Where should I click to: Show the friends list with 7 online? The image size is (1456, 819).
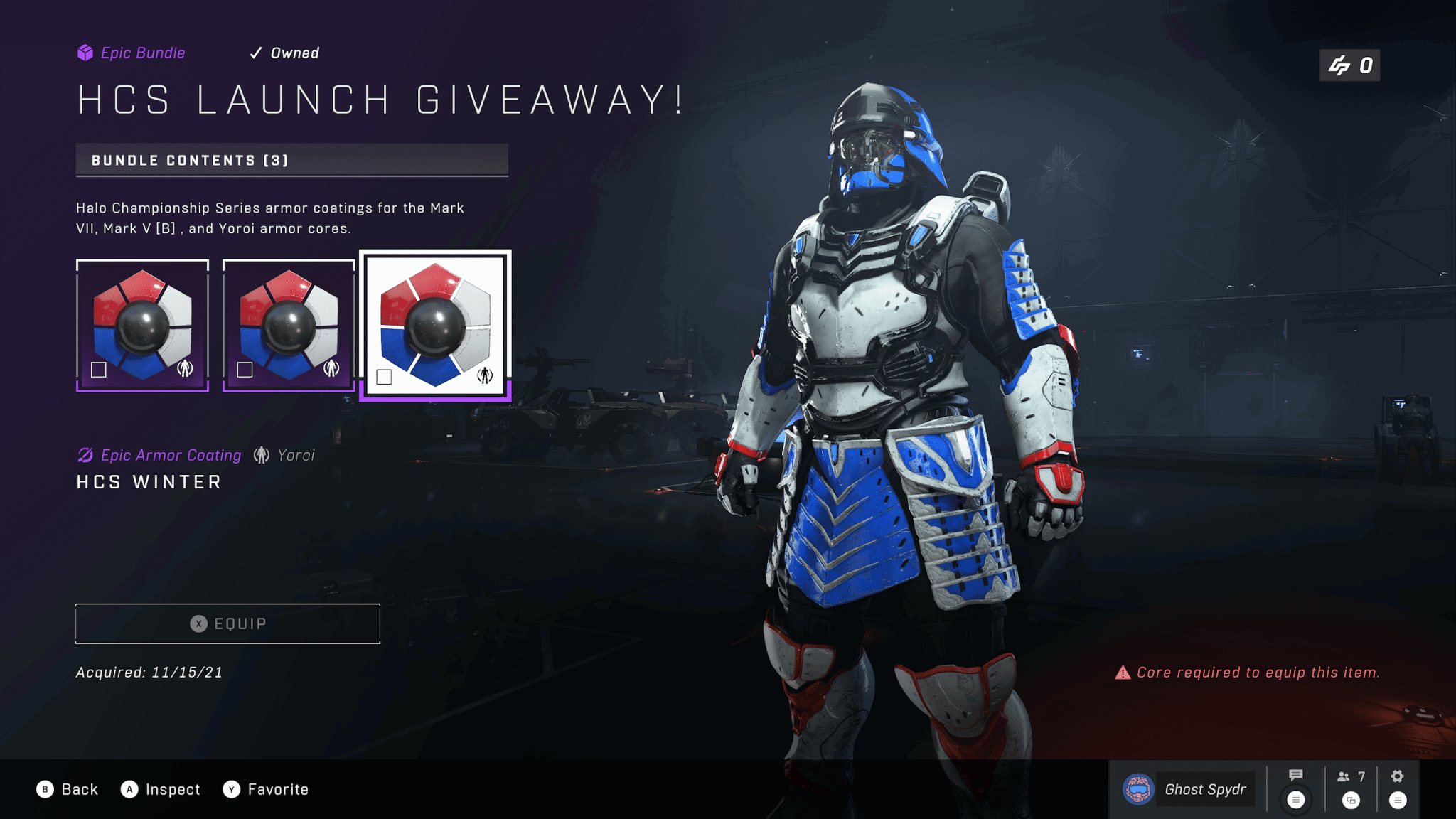point(1350,777)
